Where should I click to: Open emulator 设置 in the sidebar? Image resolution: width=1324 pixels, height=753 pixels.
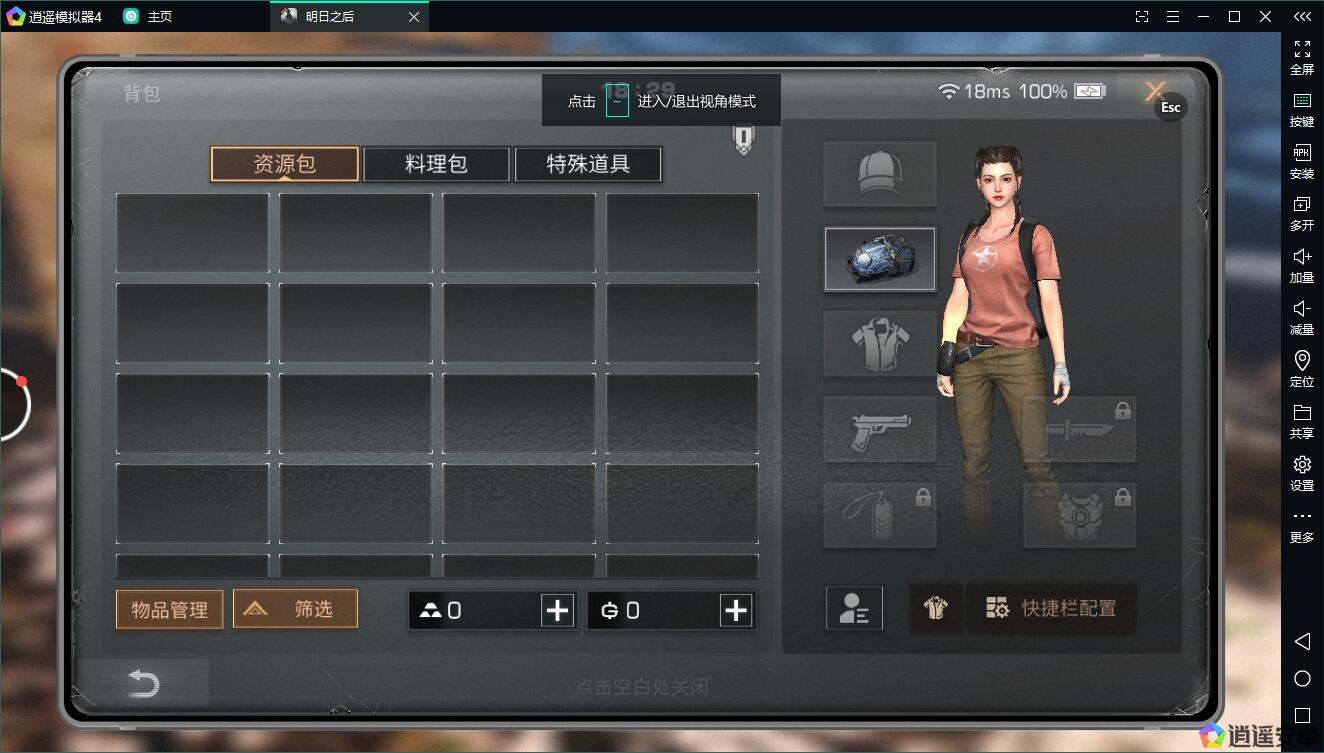[x=1302, y=473]
